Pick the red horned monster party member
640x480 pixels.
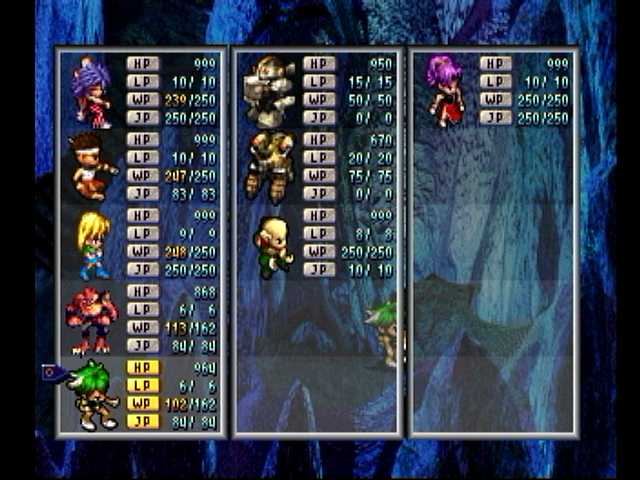[91, 320]
